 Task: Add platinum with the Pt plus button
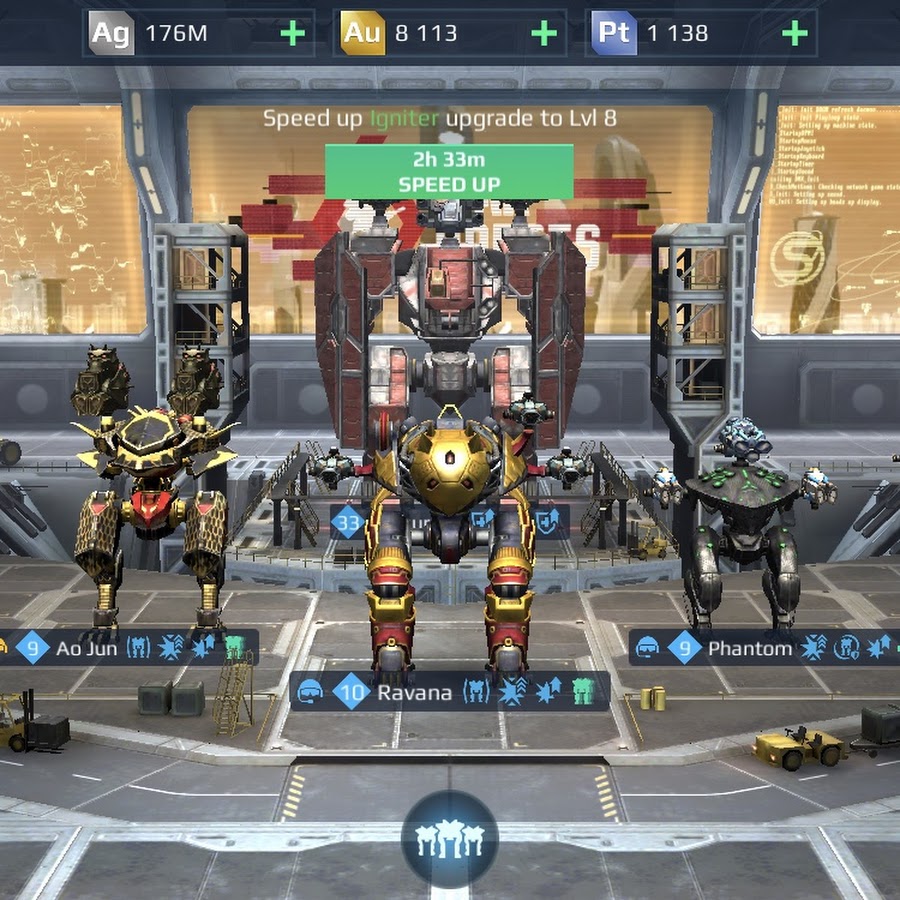[x=795, y=34]
